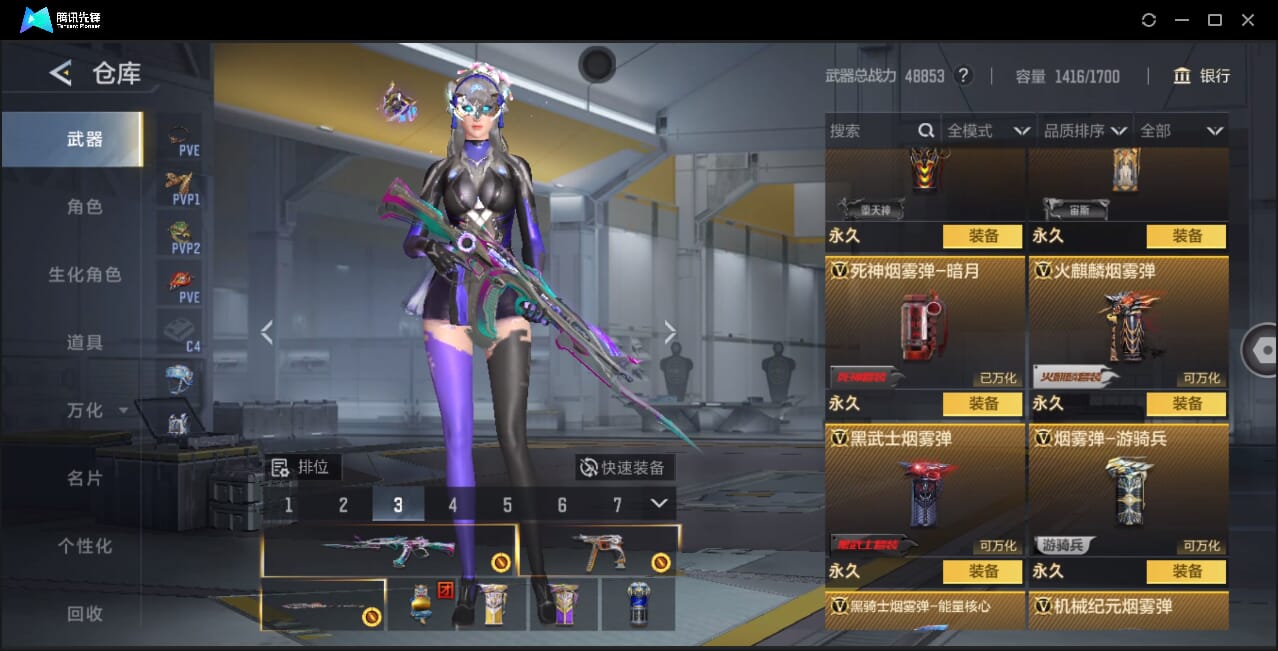This screenshot has height=651, width=1278.
Task: Open the 品质排序 sort dropdown
Action: 1085,131
